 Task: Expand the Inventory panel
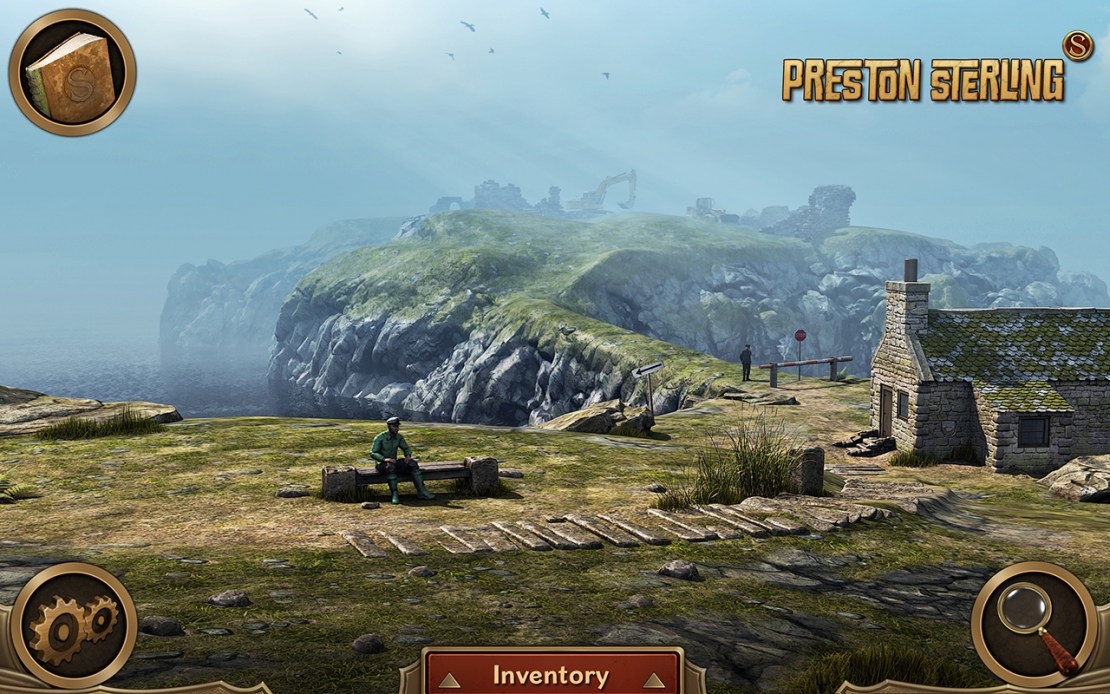(551, 676)
